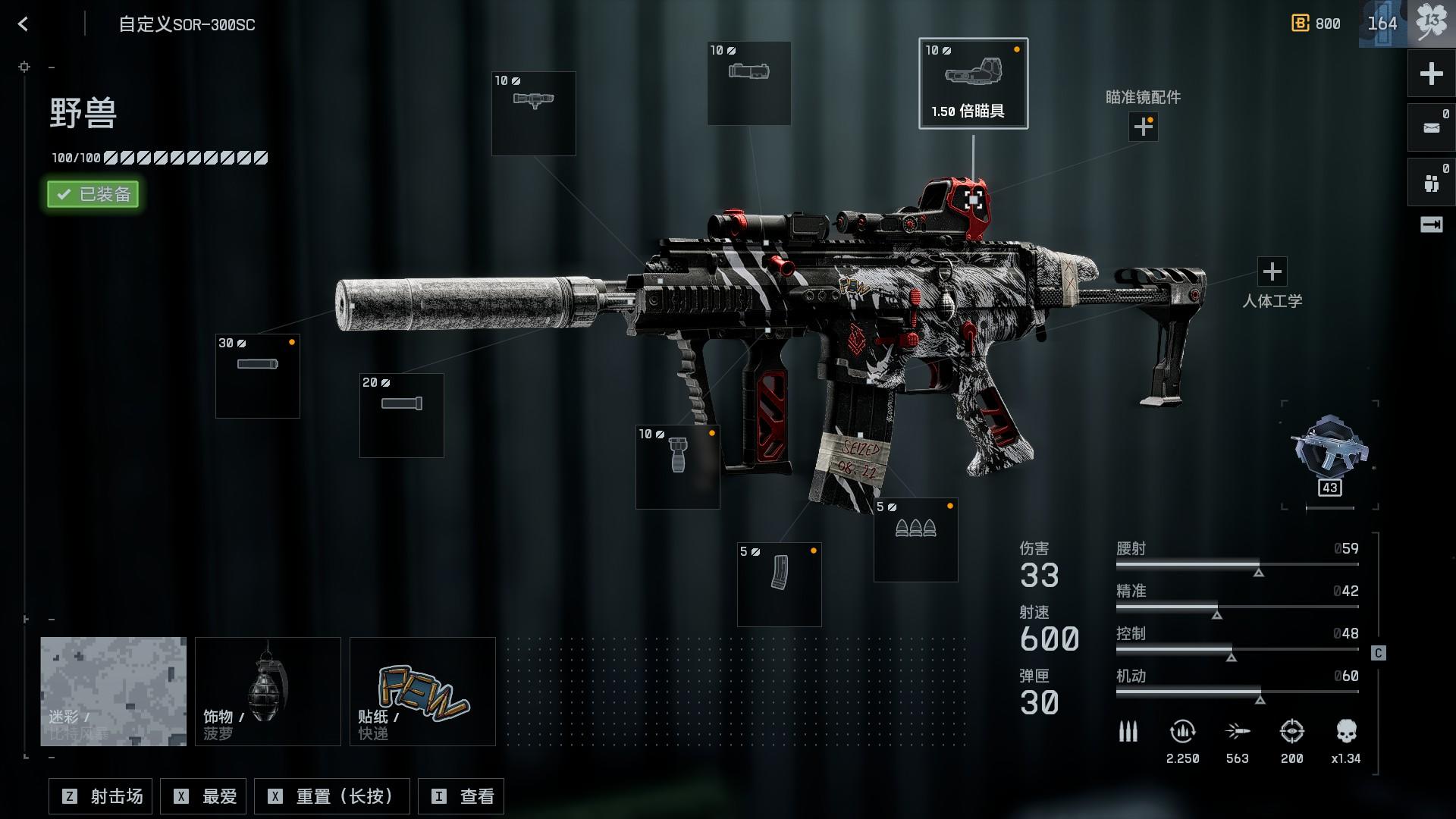Go back with the top-left arrow
Viewport: 1456px width, 819px height.
[24, 24]
